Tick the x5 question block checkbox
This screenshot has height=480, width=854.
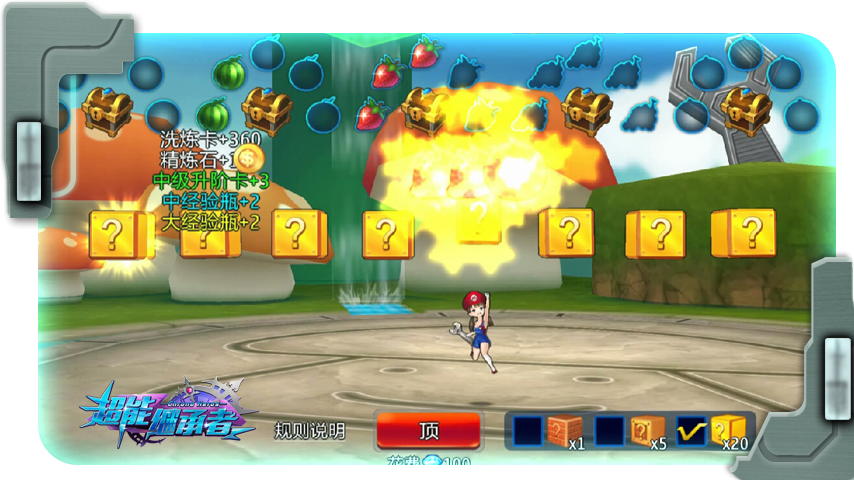point(609,431)
